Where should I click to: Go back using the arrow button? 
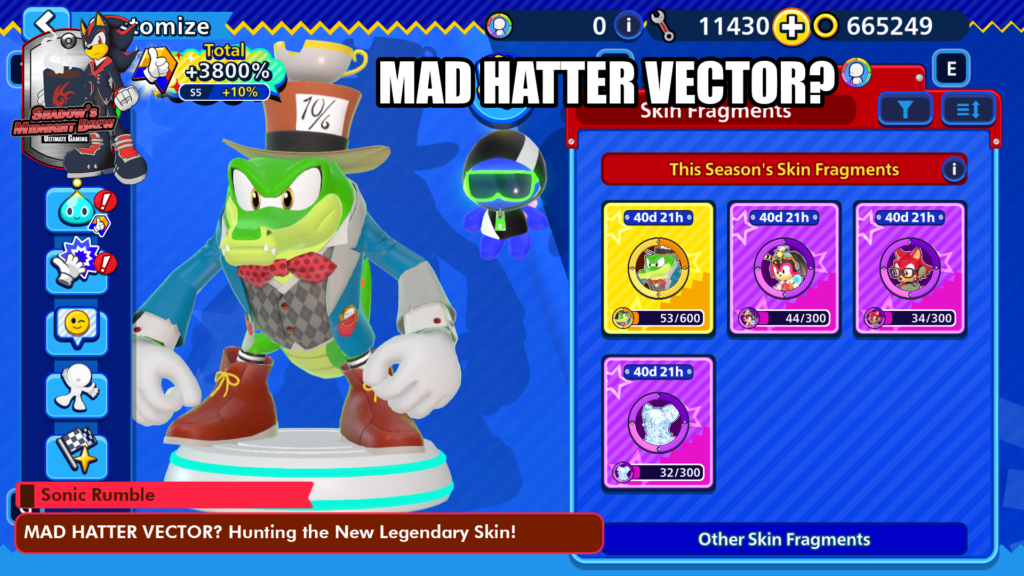[45, 24]
